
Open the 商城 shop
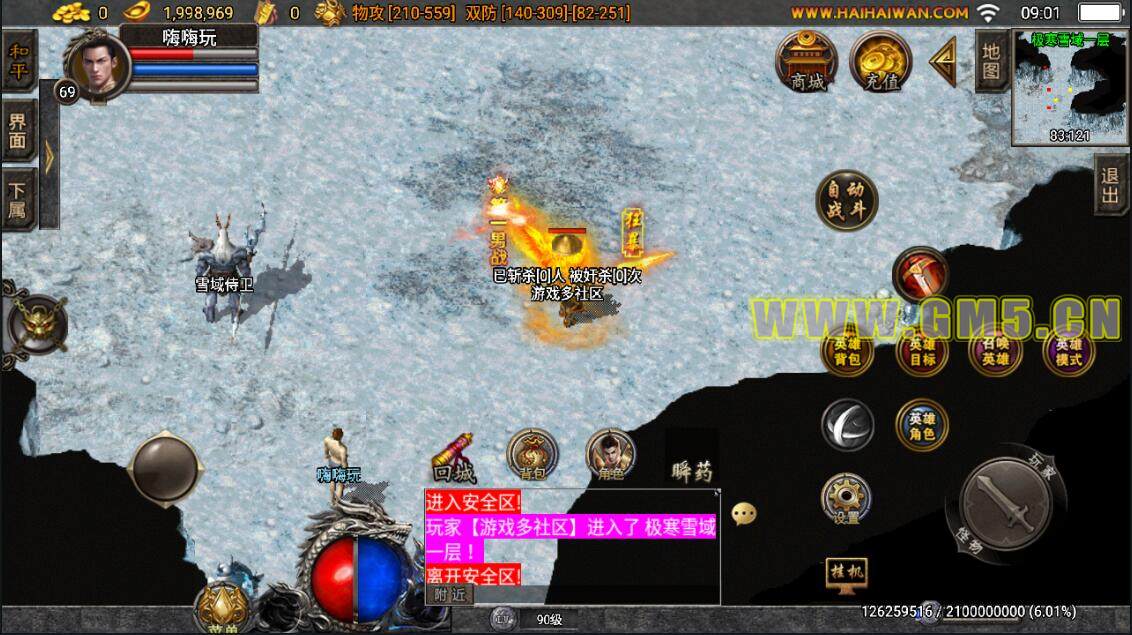tap(807, 62)
